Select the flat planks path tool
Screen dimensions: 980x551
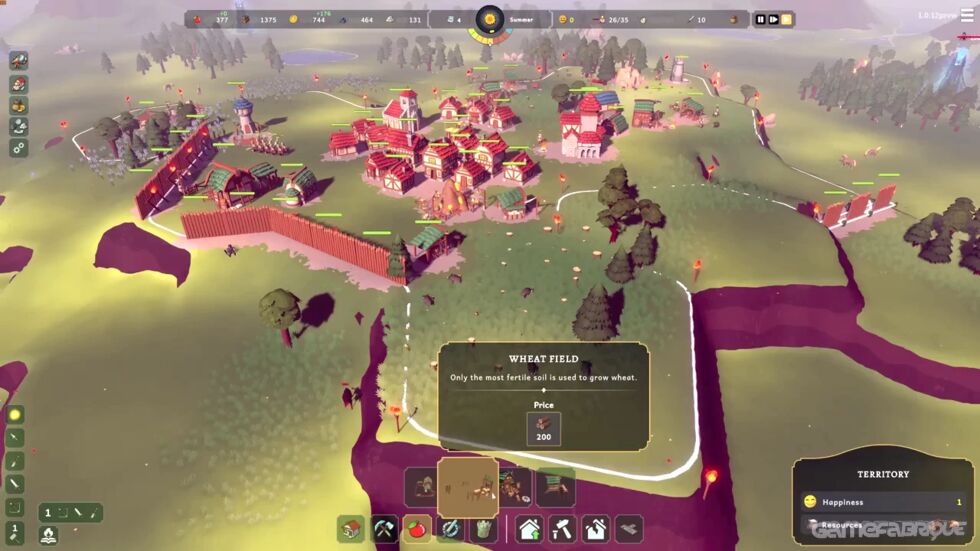629,528
